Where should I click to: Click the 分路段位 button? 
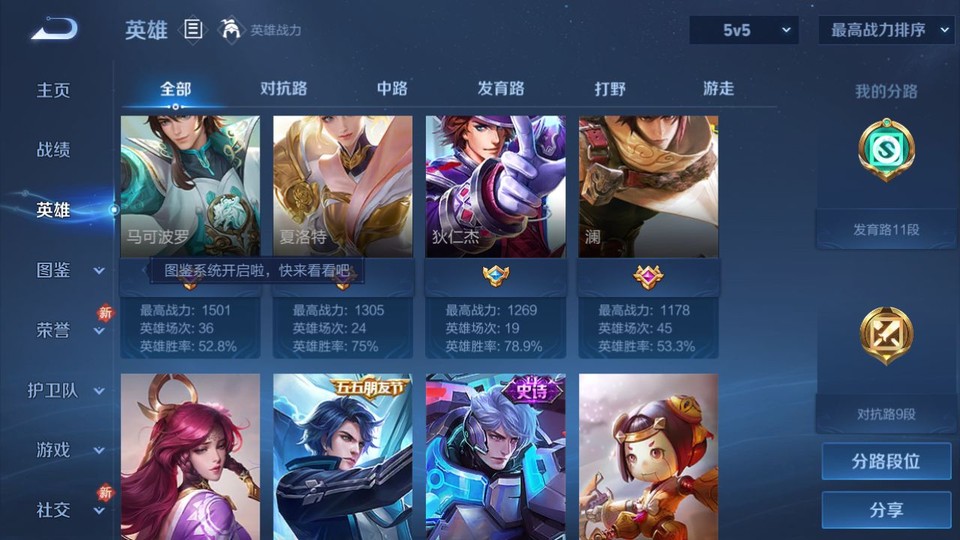tap(886, 462)
